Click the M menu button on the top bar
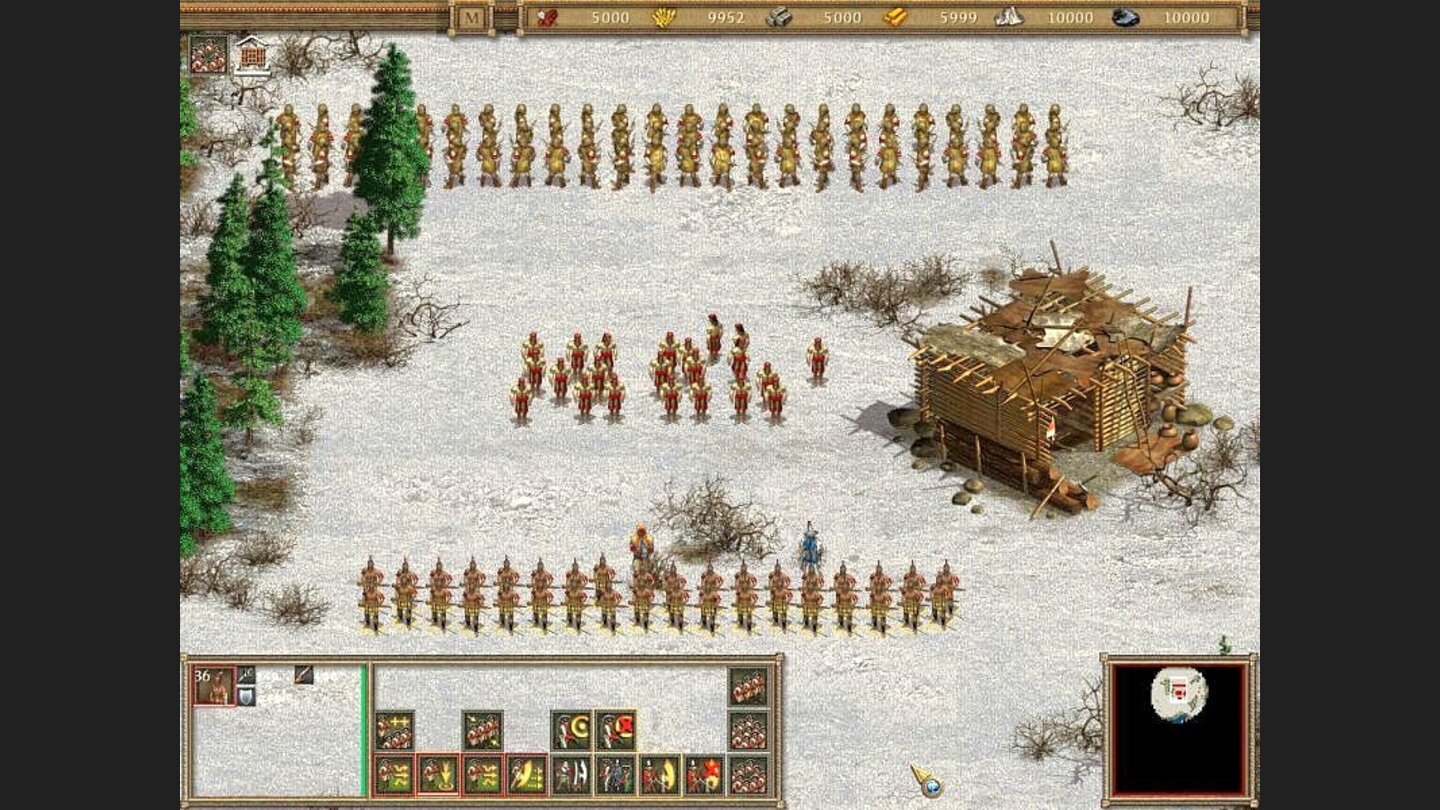 tap(467, 17)
